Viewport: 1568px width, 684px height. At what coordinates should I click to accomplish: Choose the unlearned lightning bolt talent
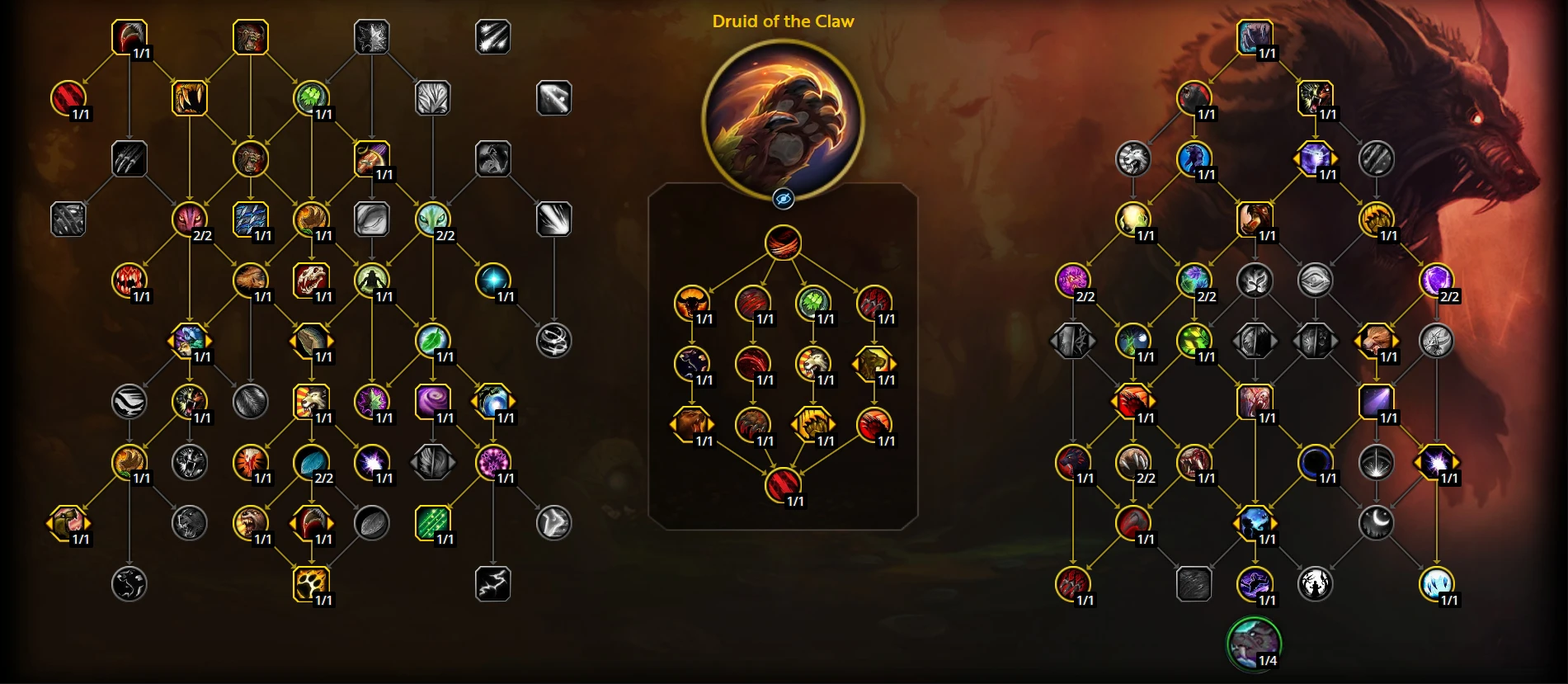point(492,583)
